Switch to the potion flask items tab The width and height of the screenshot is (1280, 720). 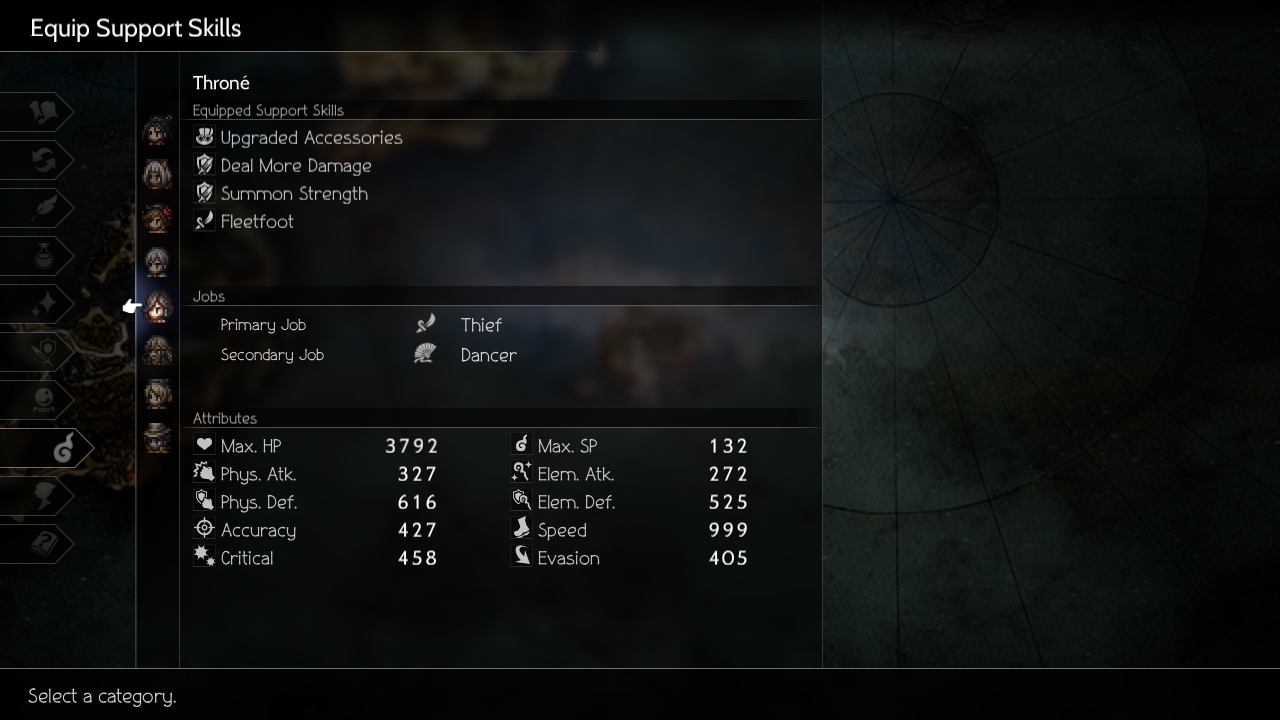tap(42, 256)
